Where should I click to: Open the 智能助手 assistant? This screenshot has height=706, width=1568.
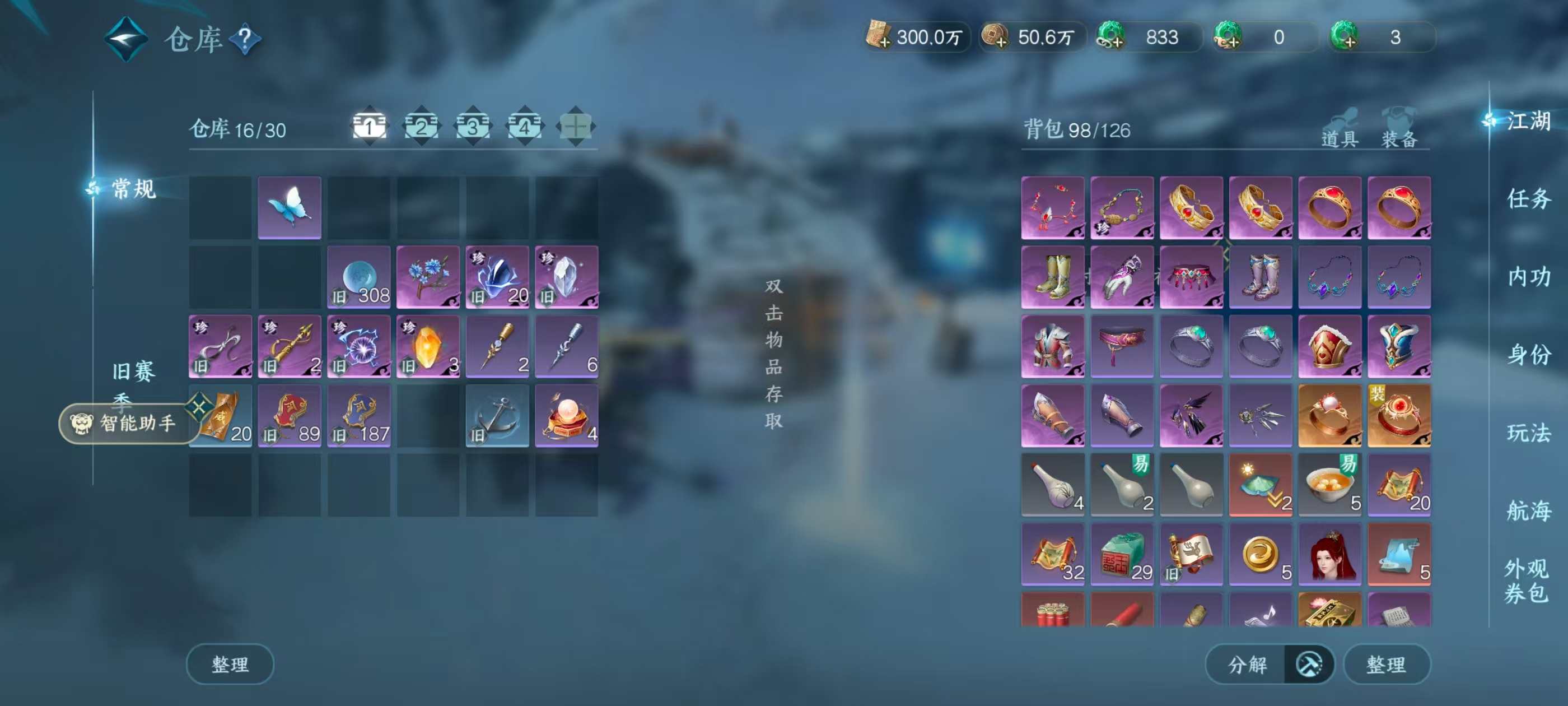tap(127, 422)
